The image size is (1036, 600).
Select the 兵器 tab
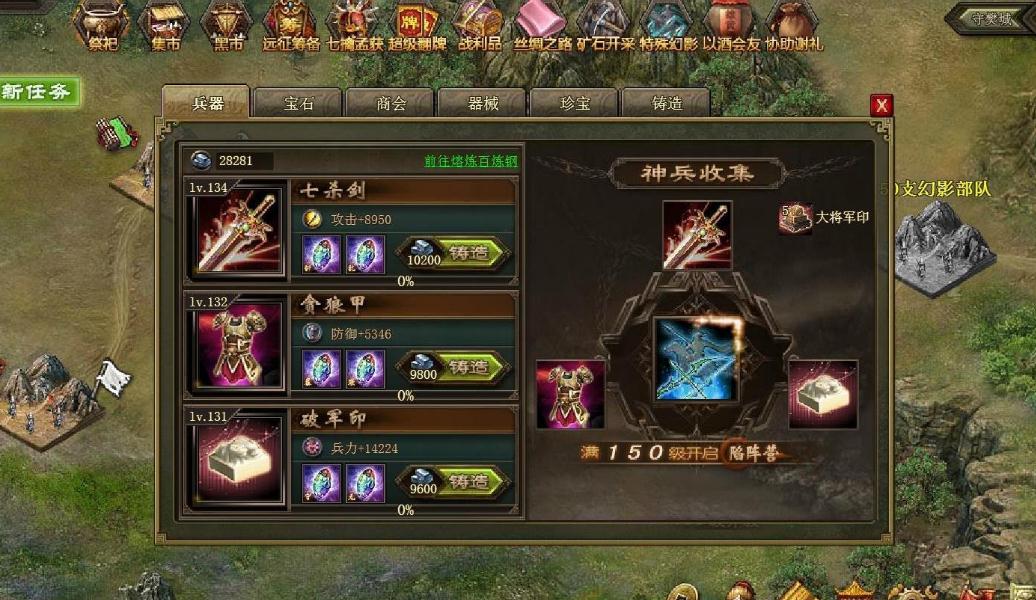[x=206, y=102]
